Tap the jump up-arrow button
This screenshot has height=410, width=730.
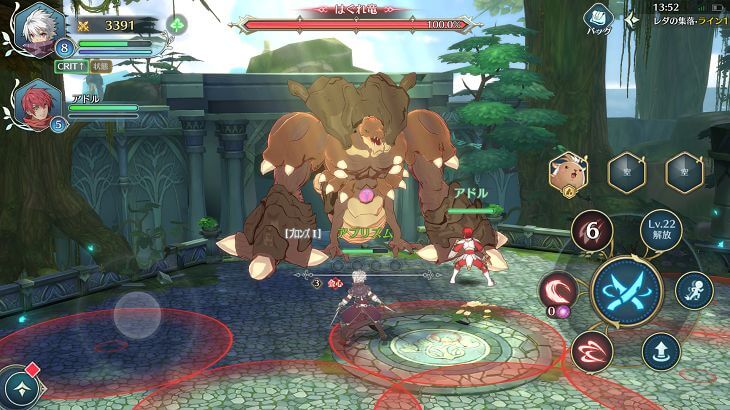[661, 351]
